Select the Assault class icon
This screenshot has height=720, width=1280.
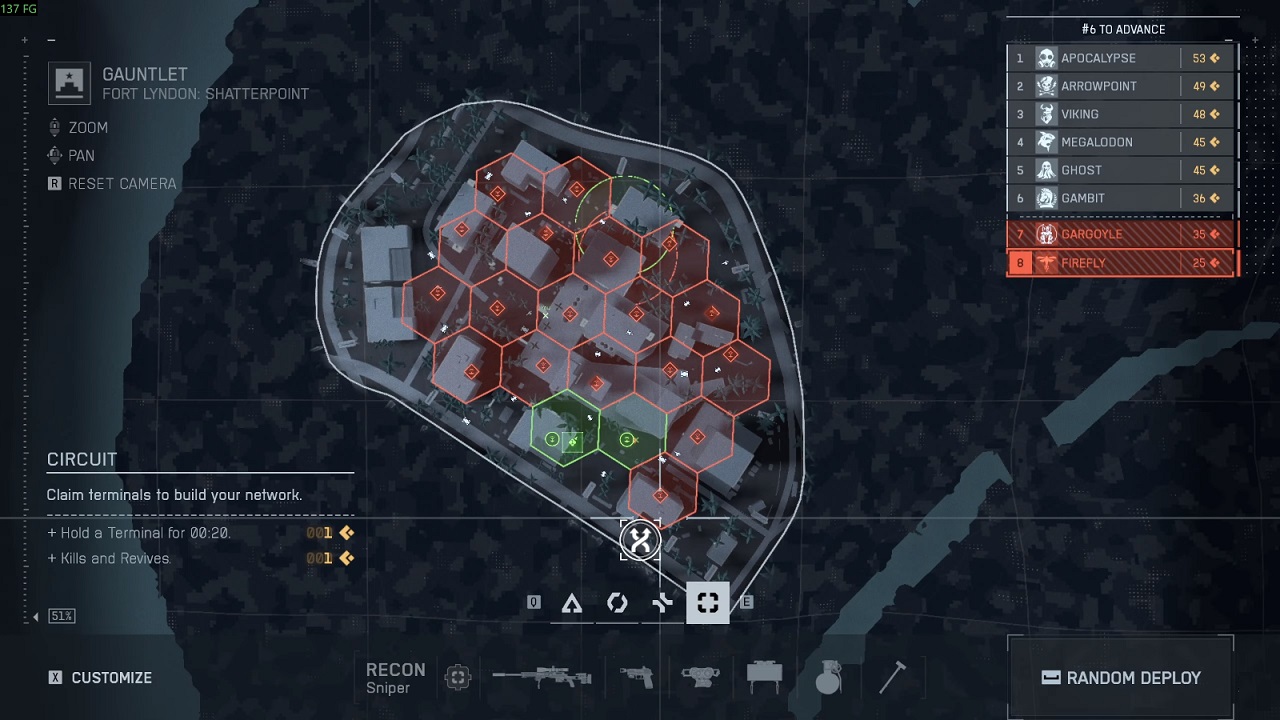coord(572,603)
